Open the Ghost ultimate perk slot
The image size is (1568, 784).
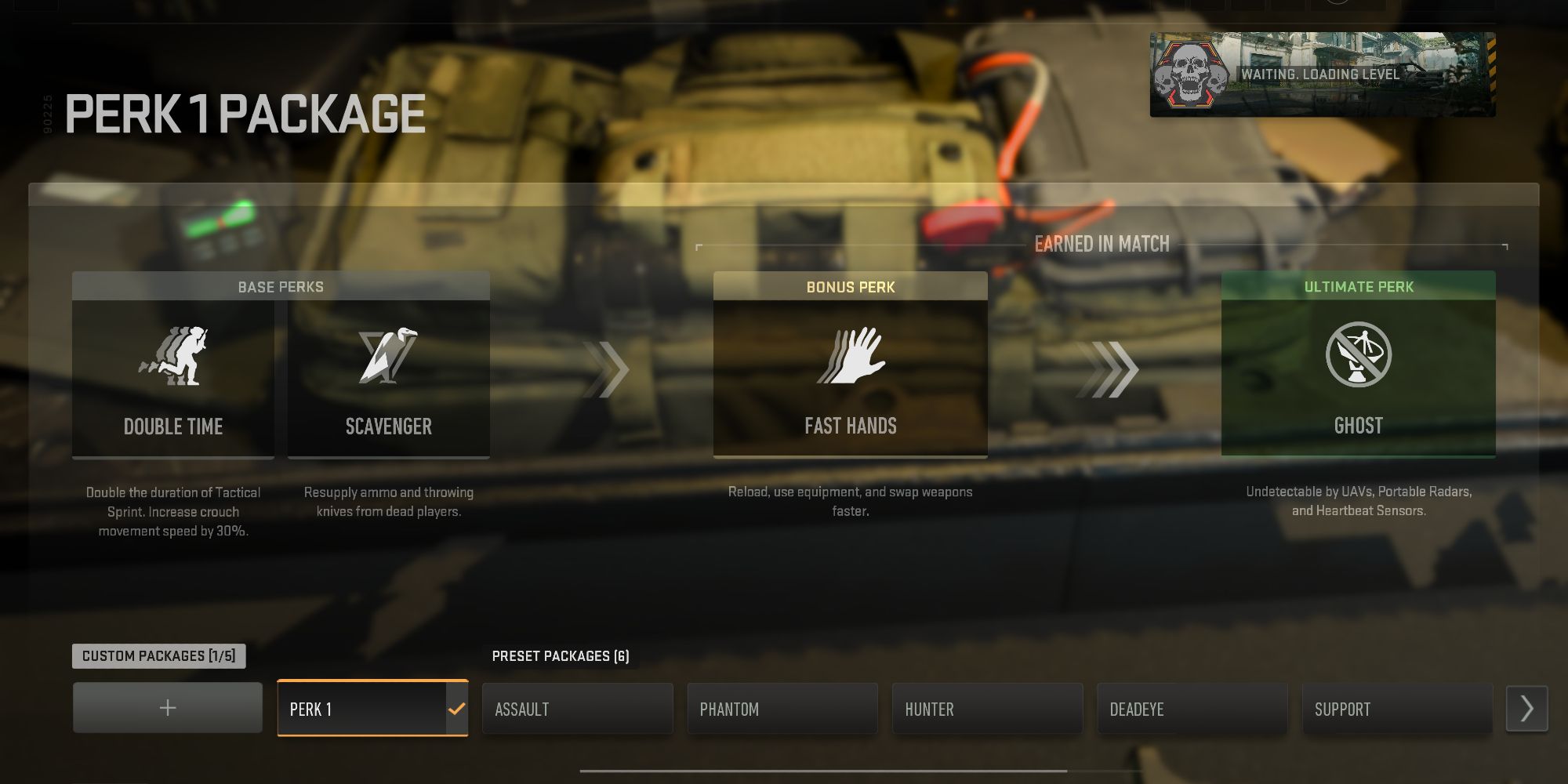tap(1358, 376)
